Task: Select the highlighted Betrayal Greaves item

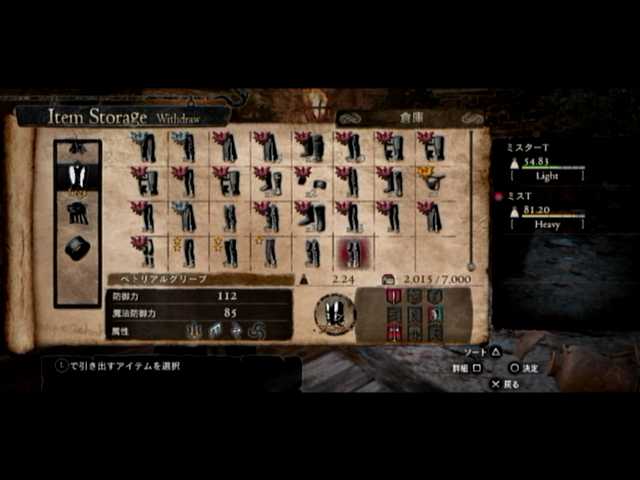Action: (352, 252)
